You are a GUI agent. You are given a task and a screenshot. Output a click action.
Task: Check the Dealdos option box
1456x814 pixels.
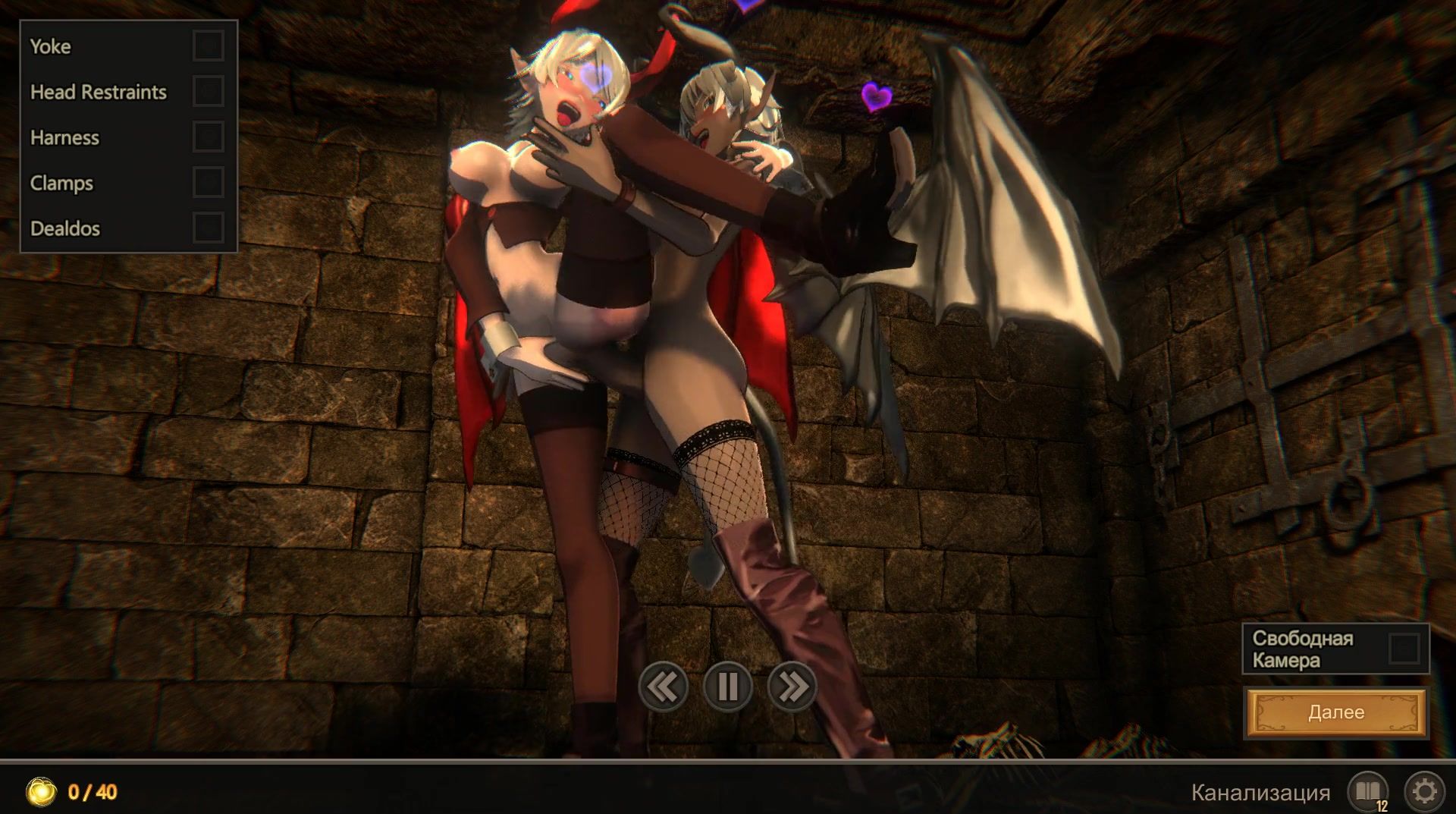(x=208, y=228)
